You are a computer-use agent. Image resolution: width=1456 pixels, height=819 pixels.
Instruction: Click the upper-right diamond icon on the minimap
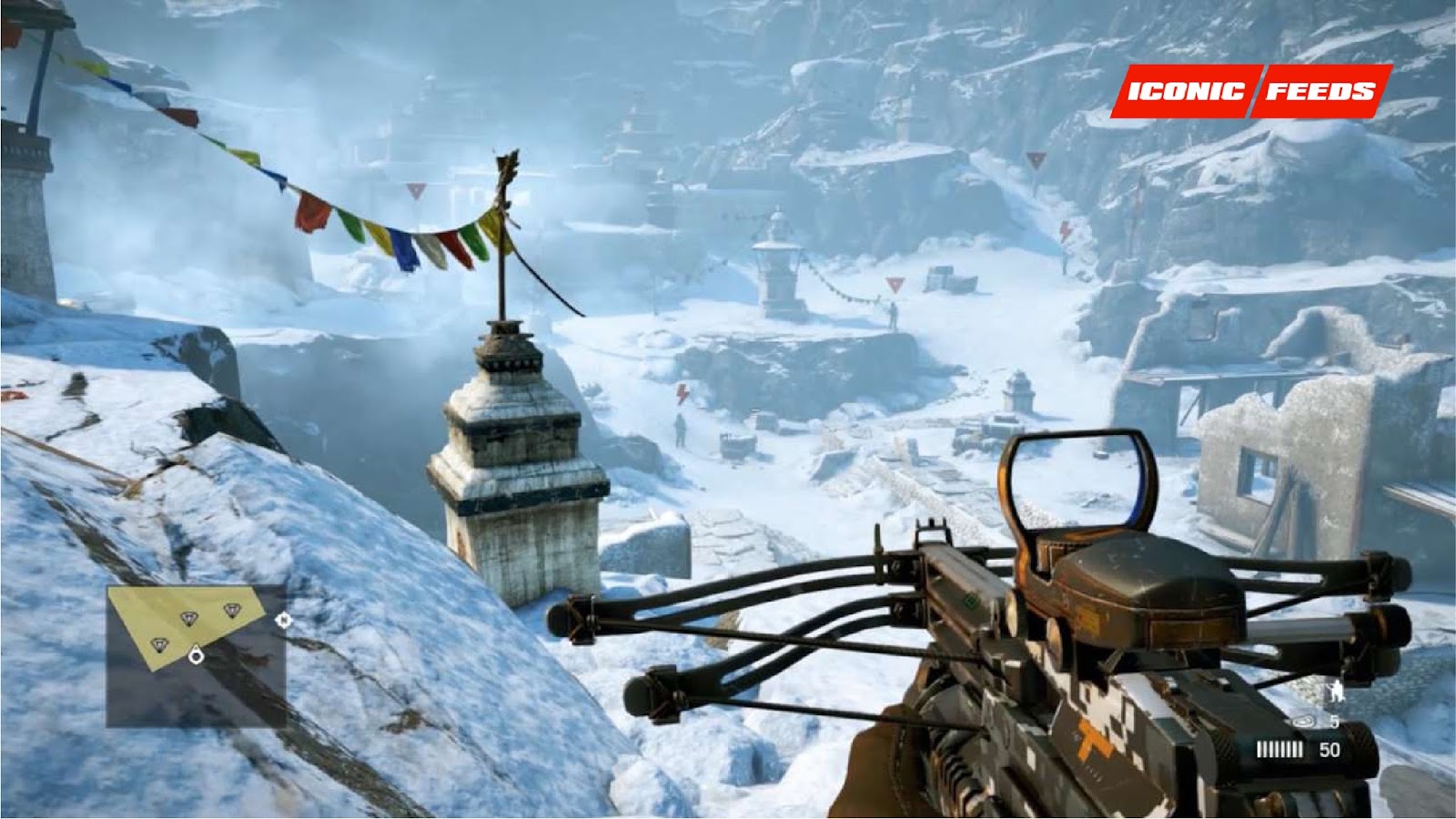(232, 611)
